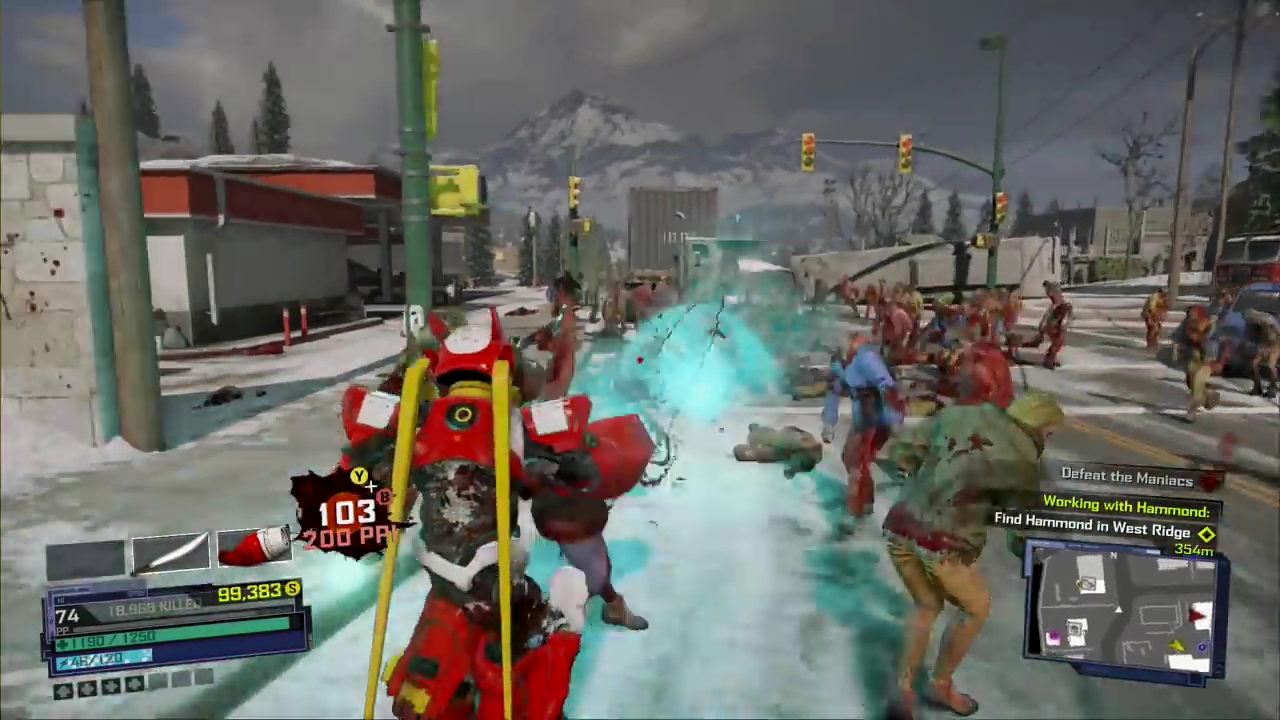Screen dimensions: 1280x720
Task: Select the Defeat the Maniacs mission header
Action: click(1127, 477)
